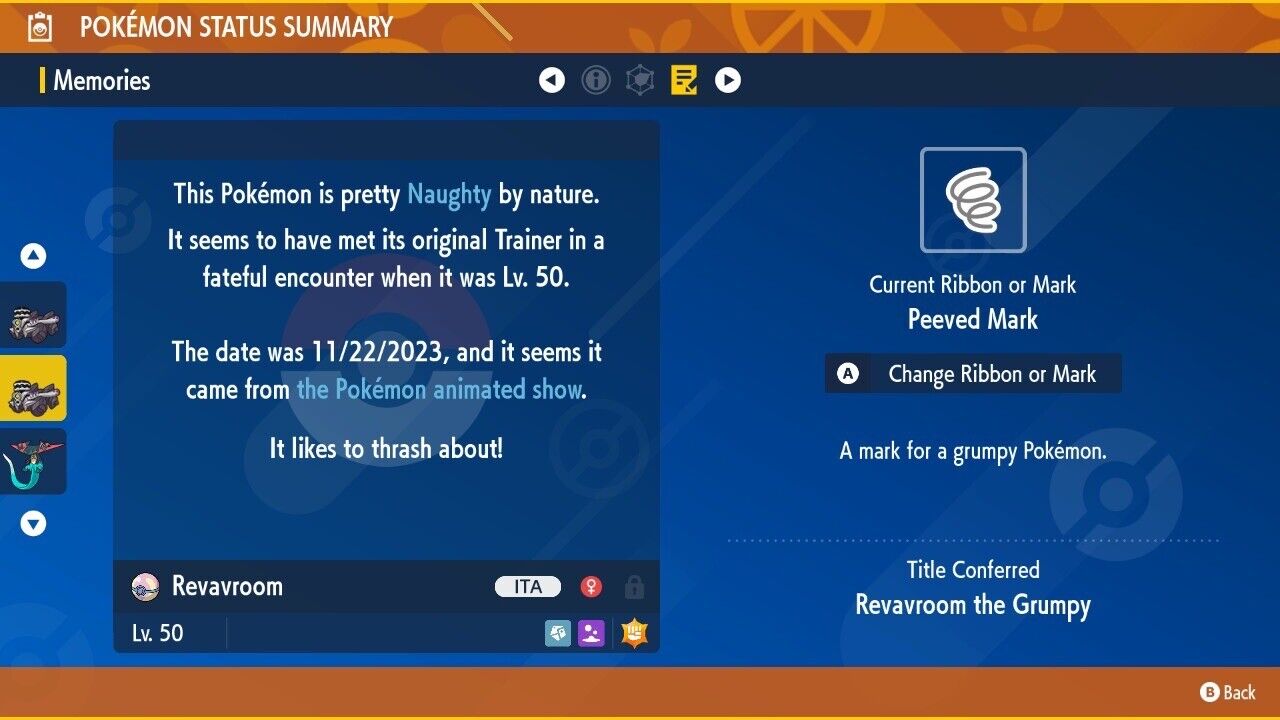
Task: Click the down arrow below the party list
Action: click(34, 523)
